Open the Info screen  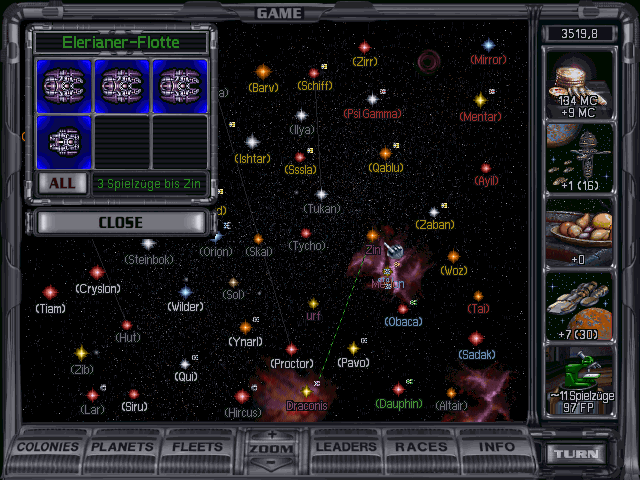pos(496,447)
